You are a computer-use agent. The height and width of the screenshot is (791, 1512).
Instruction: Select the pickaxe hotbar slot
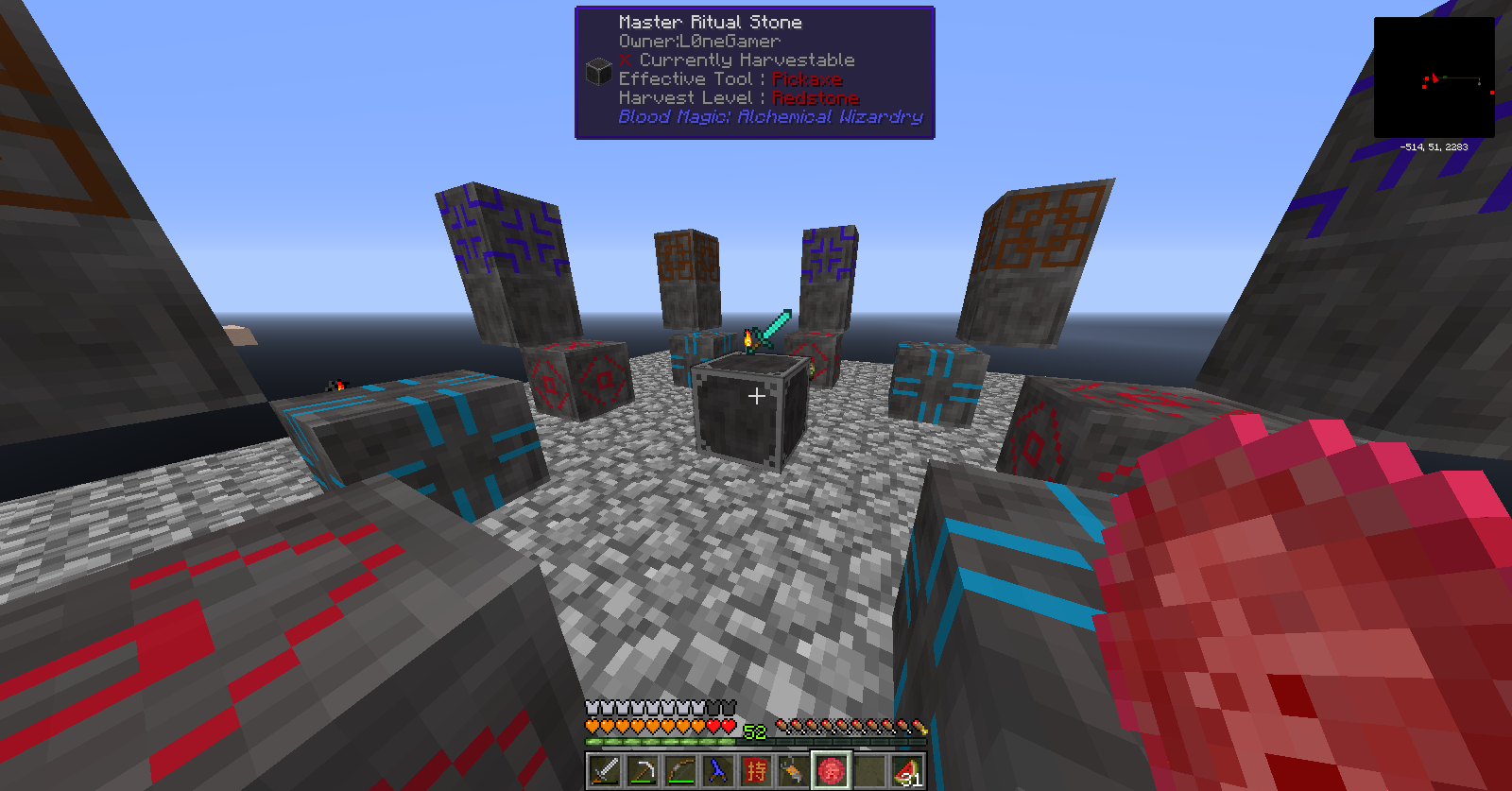click(643, 771)
